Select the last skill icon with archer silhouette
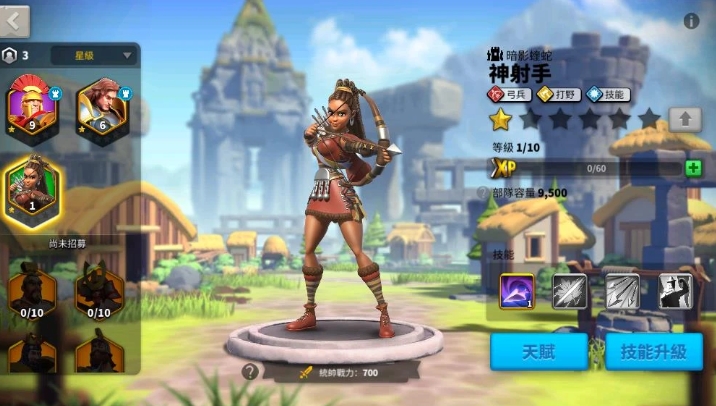Viewport: 716px width, 406px height. click(x=676, y=291)
